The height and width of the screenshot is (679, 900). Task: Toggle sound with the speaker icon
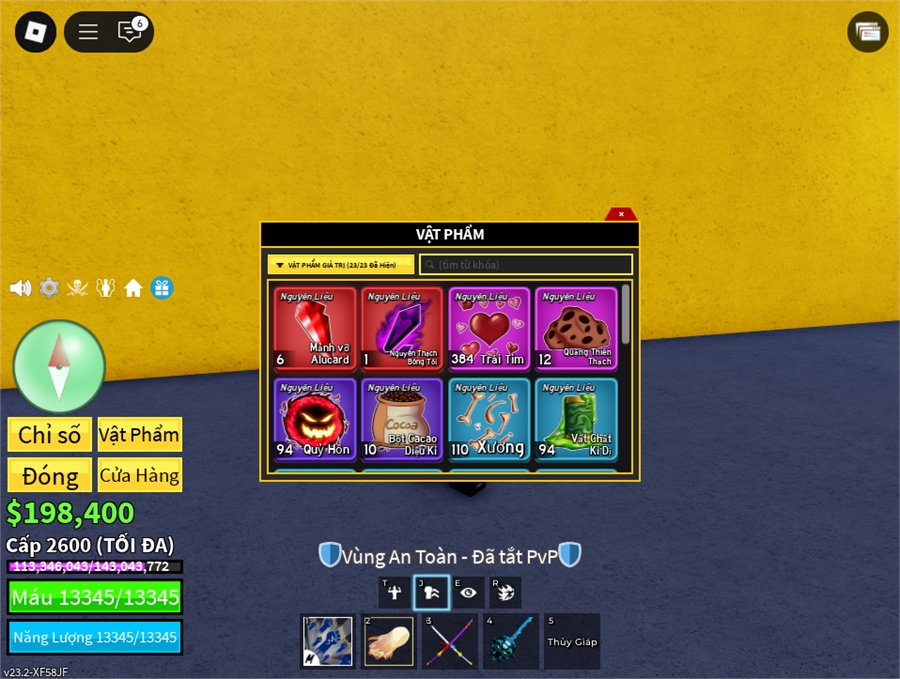click(x=20, y=288)
